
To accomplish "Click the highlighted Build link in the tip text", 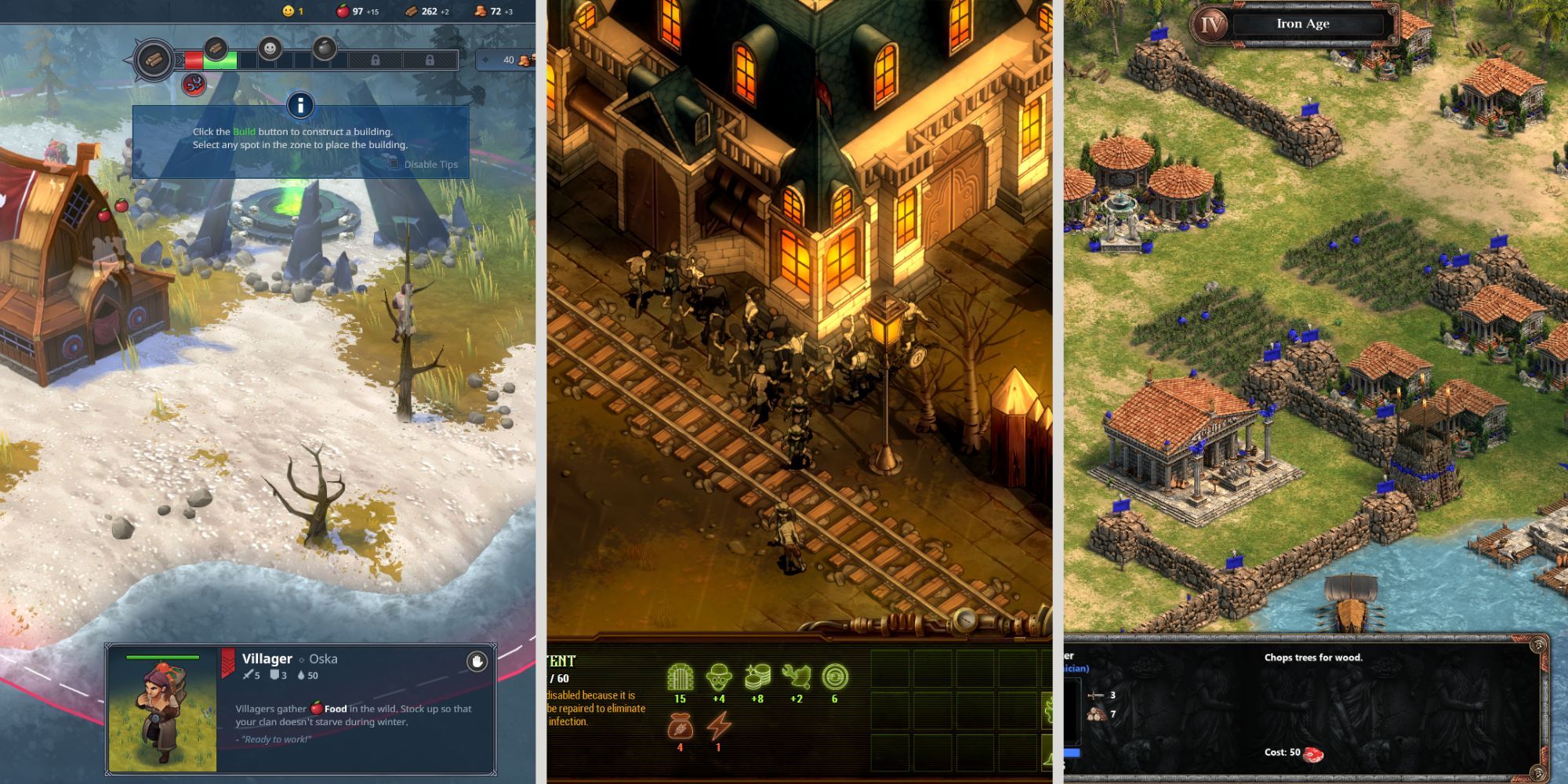I will (x=245, y=131).
